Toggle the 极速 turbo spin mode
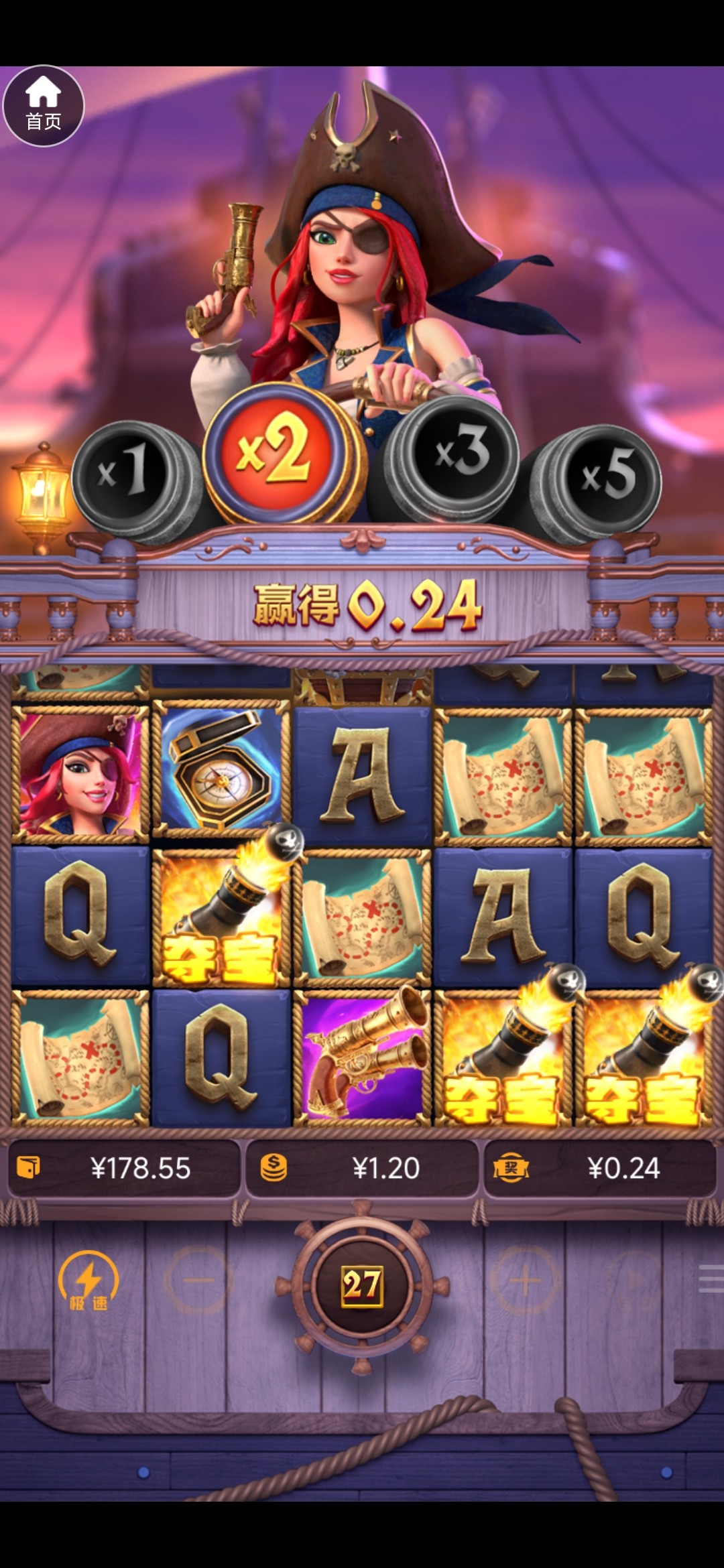Image resolution: width=724 pixels, height=1568 pixels. pos(88,1281)
